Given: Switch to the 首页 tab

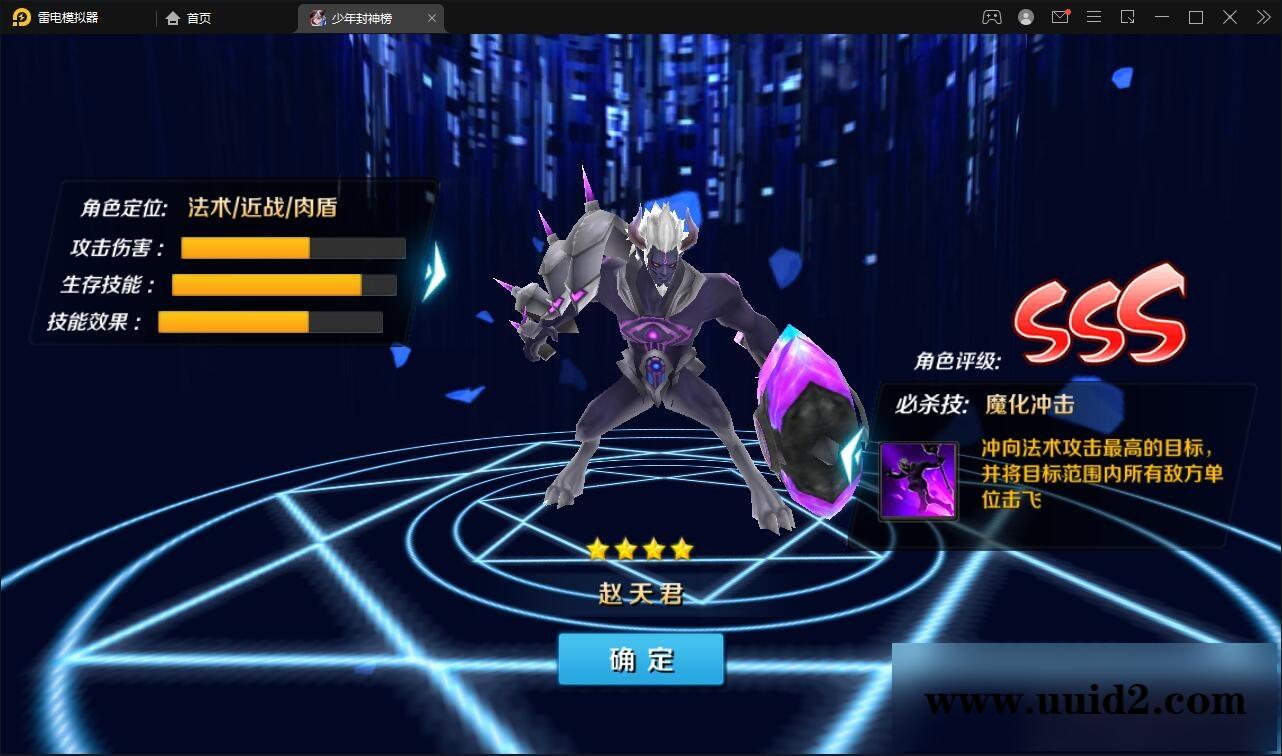Looking at the screenshot, I should [192, 17].
